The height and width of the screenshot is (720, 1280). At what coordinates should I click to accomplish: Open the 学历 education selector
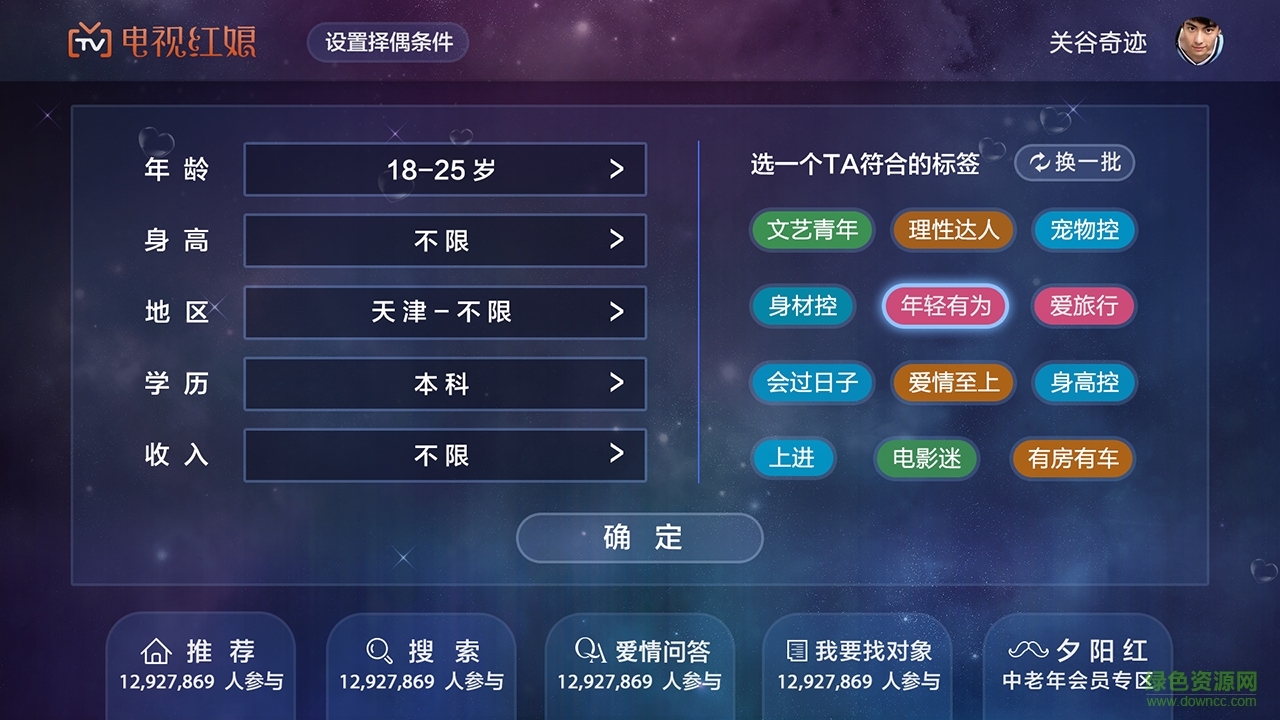tap(445, 383)
